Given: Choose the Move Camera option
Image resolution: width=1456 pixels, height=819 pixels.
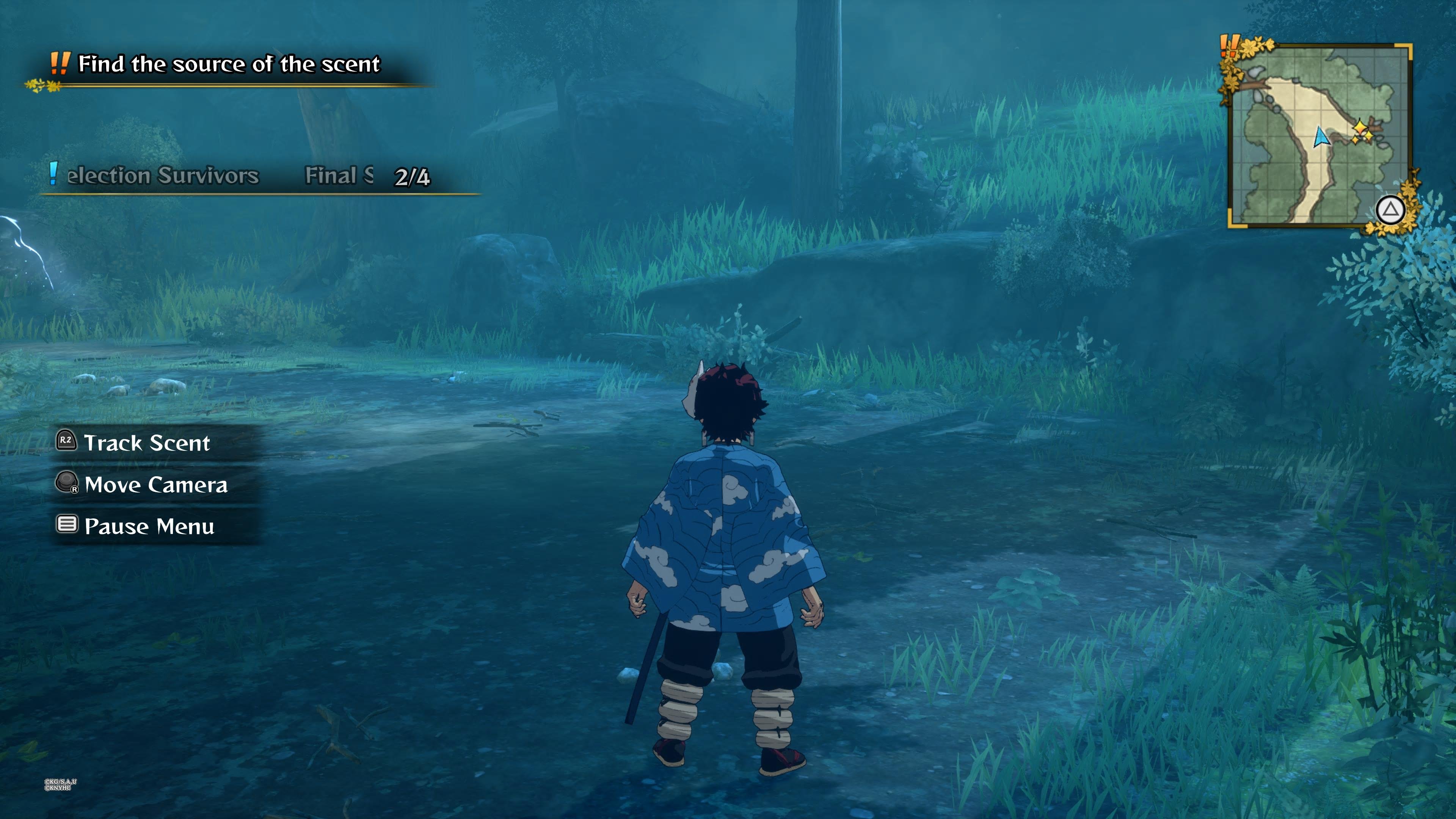Looking at the screenshot, I should [x=155, y=485].
